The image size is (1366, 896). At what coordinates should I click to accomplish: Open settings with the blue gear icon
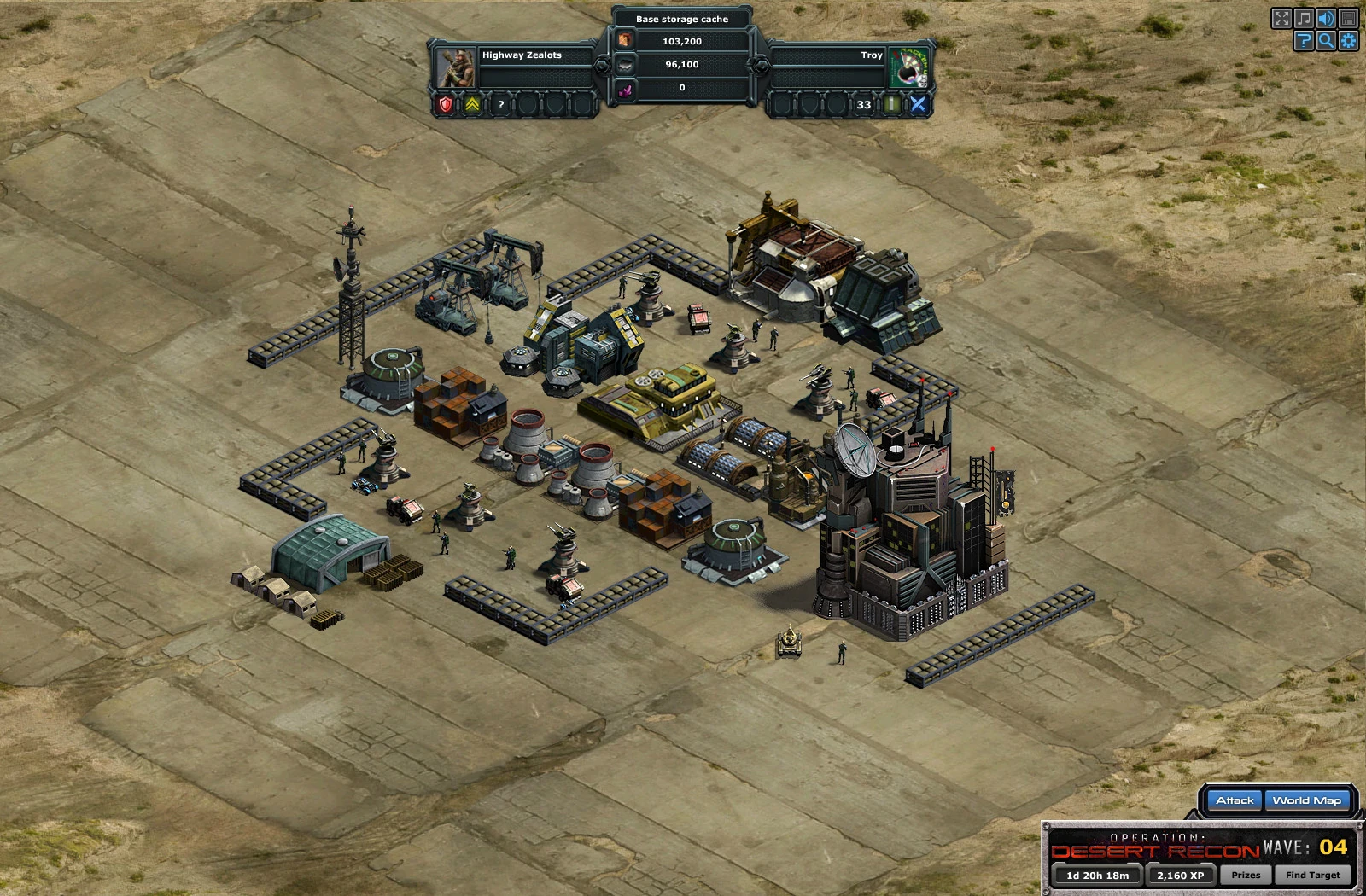click(1348, 40)
